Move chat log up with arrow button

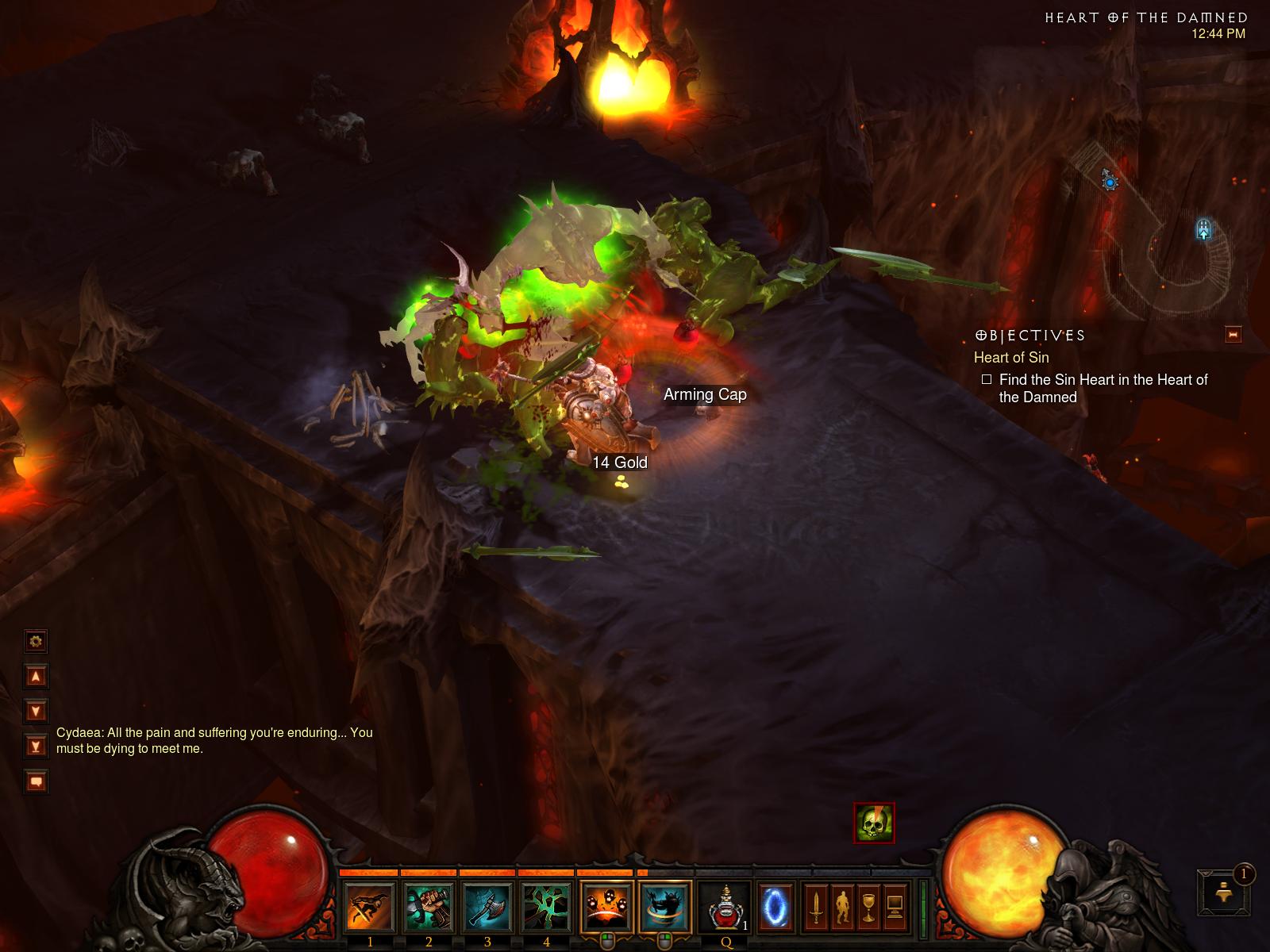[36, 677]
